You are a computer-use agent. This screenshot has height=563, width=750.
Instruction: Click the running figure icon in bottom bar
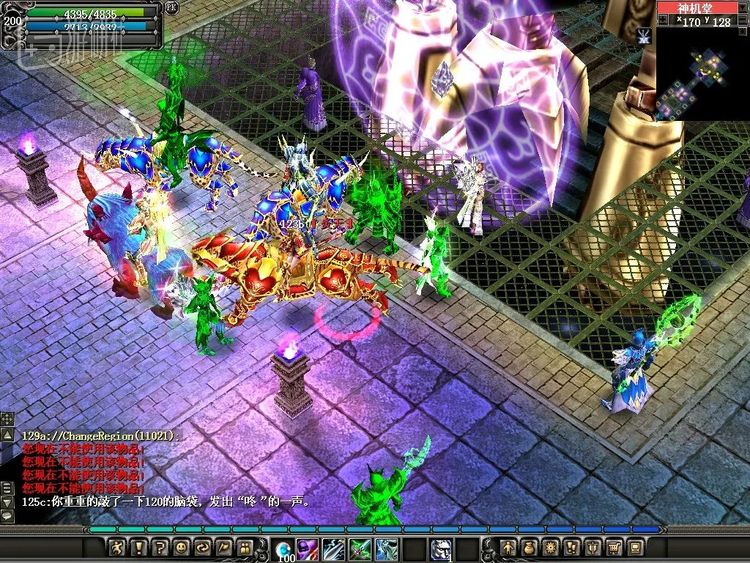point(117,548)
